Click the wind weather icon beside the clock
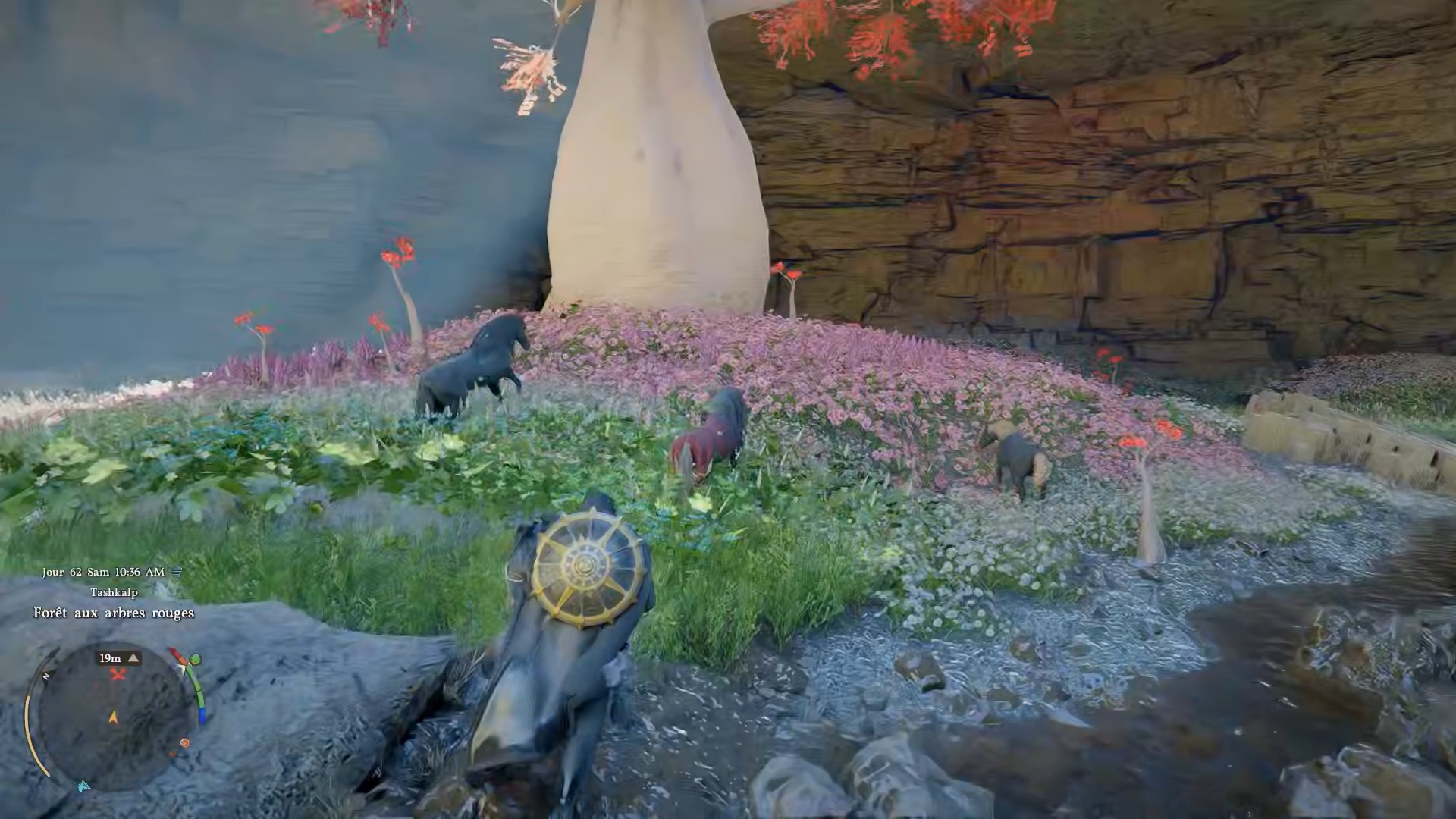 tap(177, 573)
